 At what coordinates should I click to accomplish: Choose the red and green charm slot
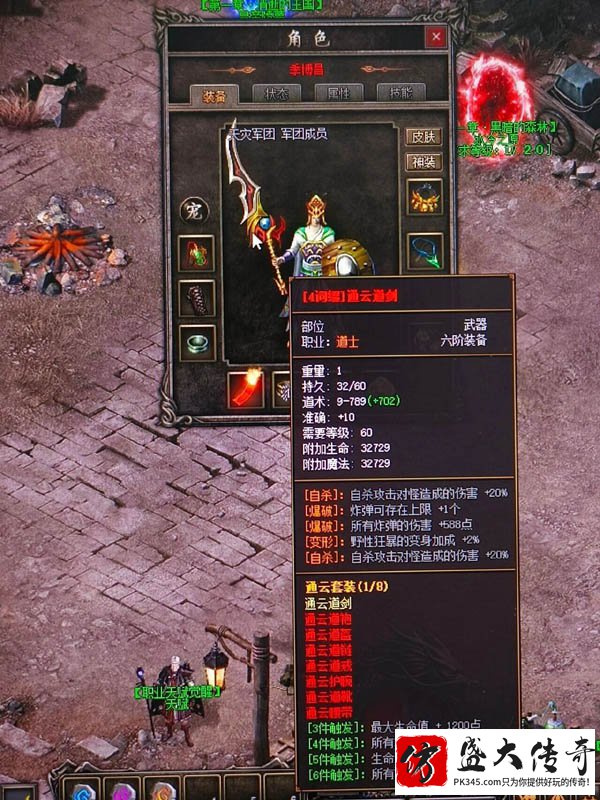pyautogui.click(x=196, y=254)
